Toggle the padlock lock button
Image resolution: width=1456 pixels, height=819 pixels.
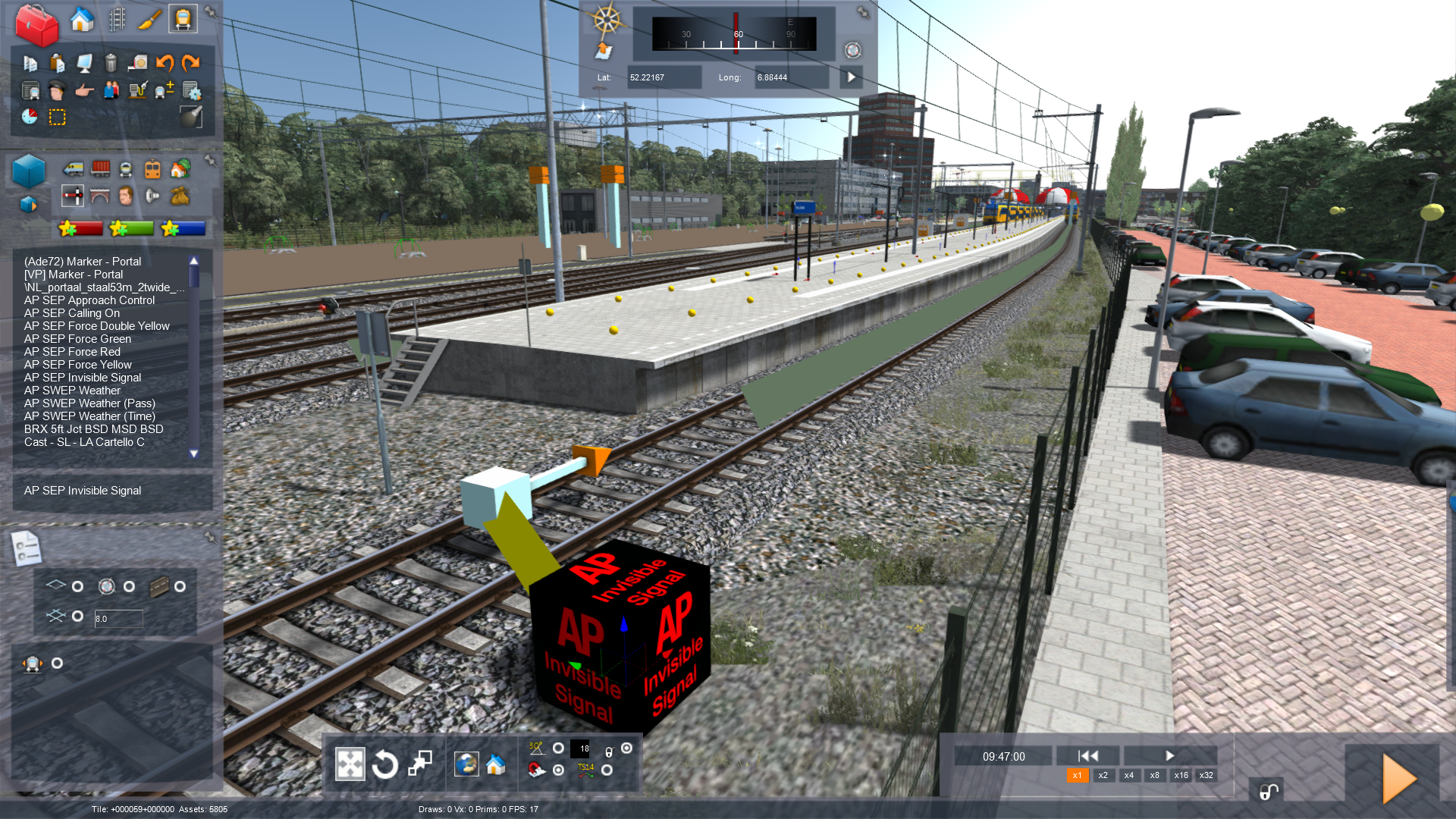pos(1268,792)
